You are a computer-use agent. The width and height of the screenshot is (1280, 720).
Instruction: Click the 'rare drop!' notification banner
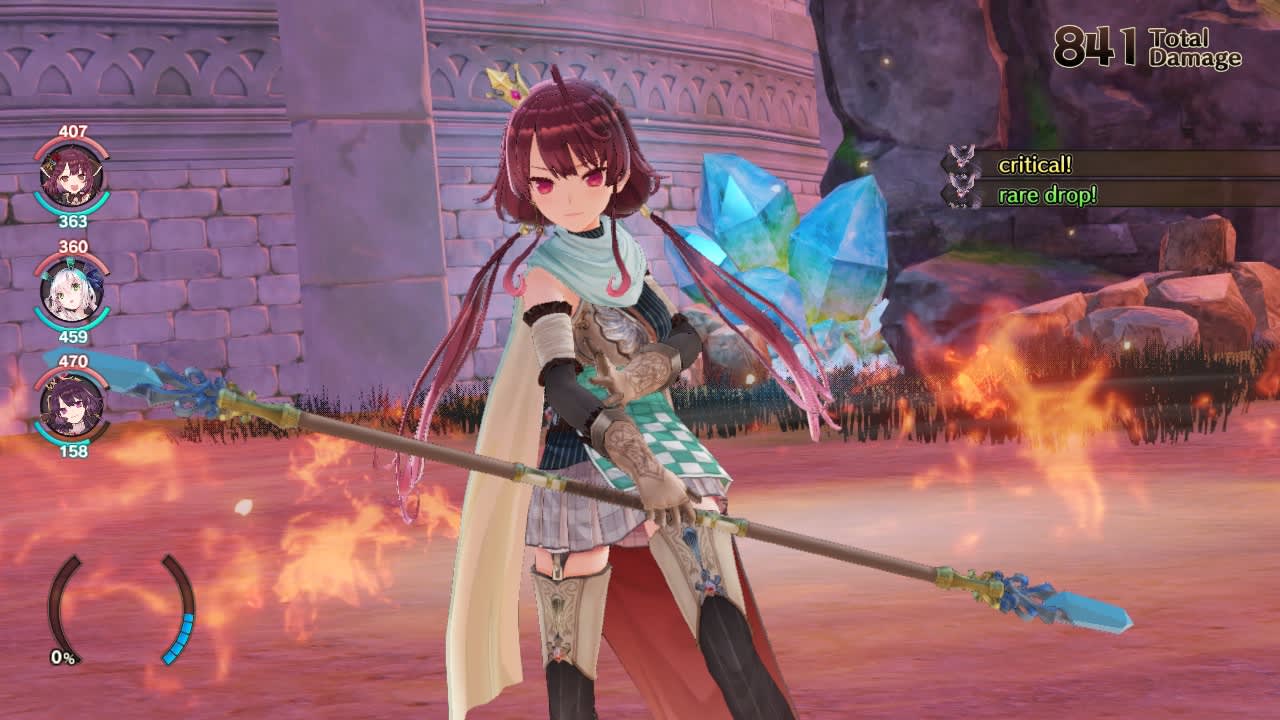[x=1047, y=196]
